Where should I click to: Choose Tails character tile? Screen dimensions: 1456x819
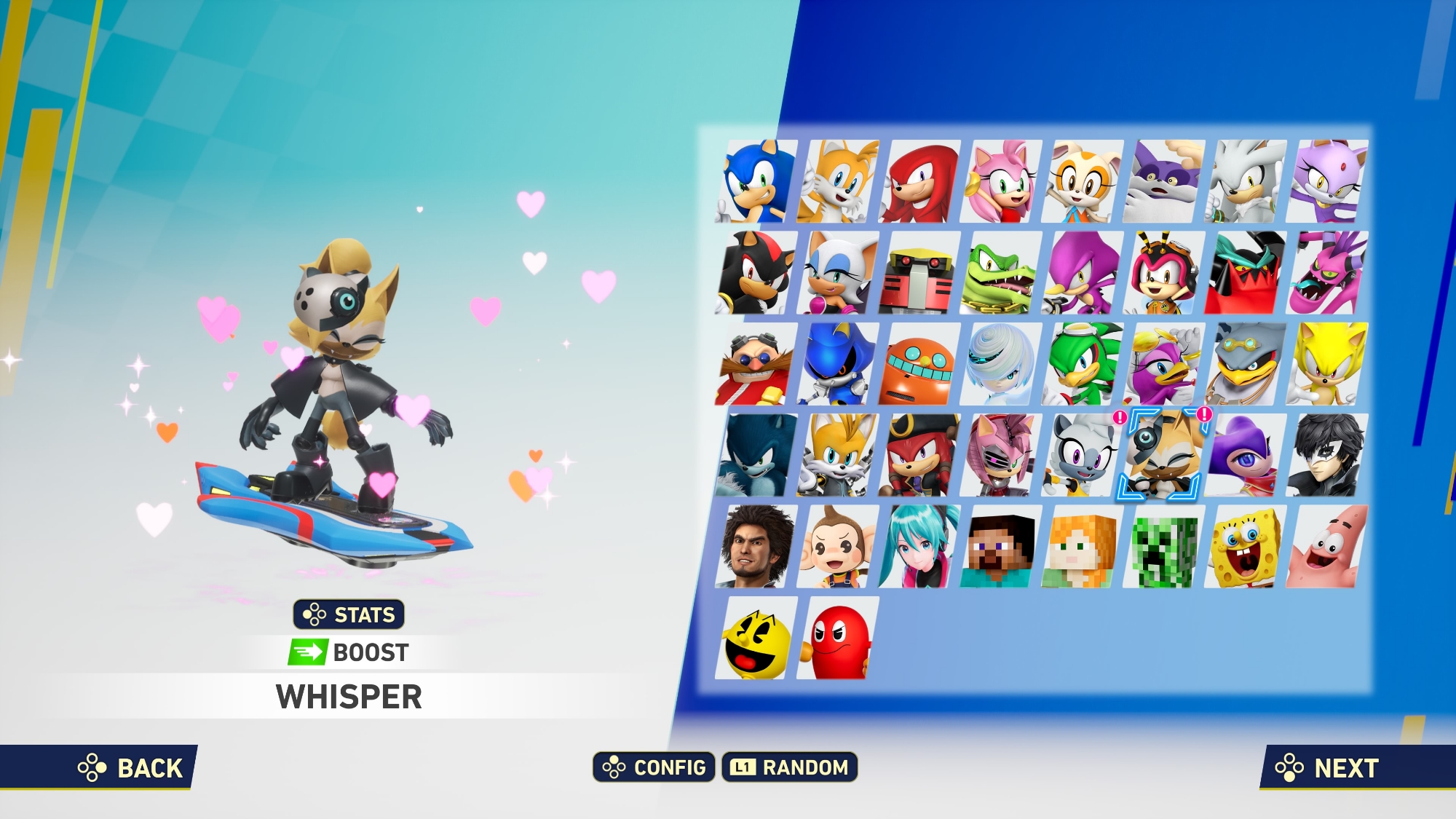click(838, 181)
